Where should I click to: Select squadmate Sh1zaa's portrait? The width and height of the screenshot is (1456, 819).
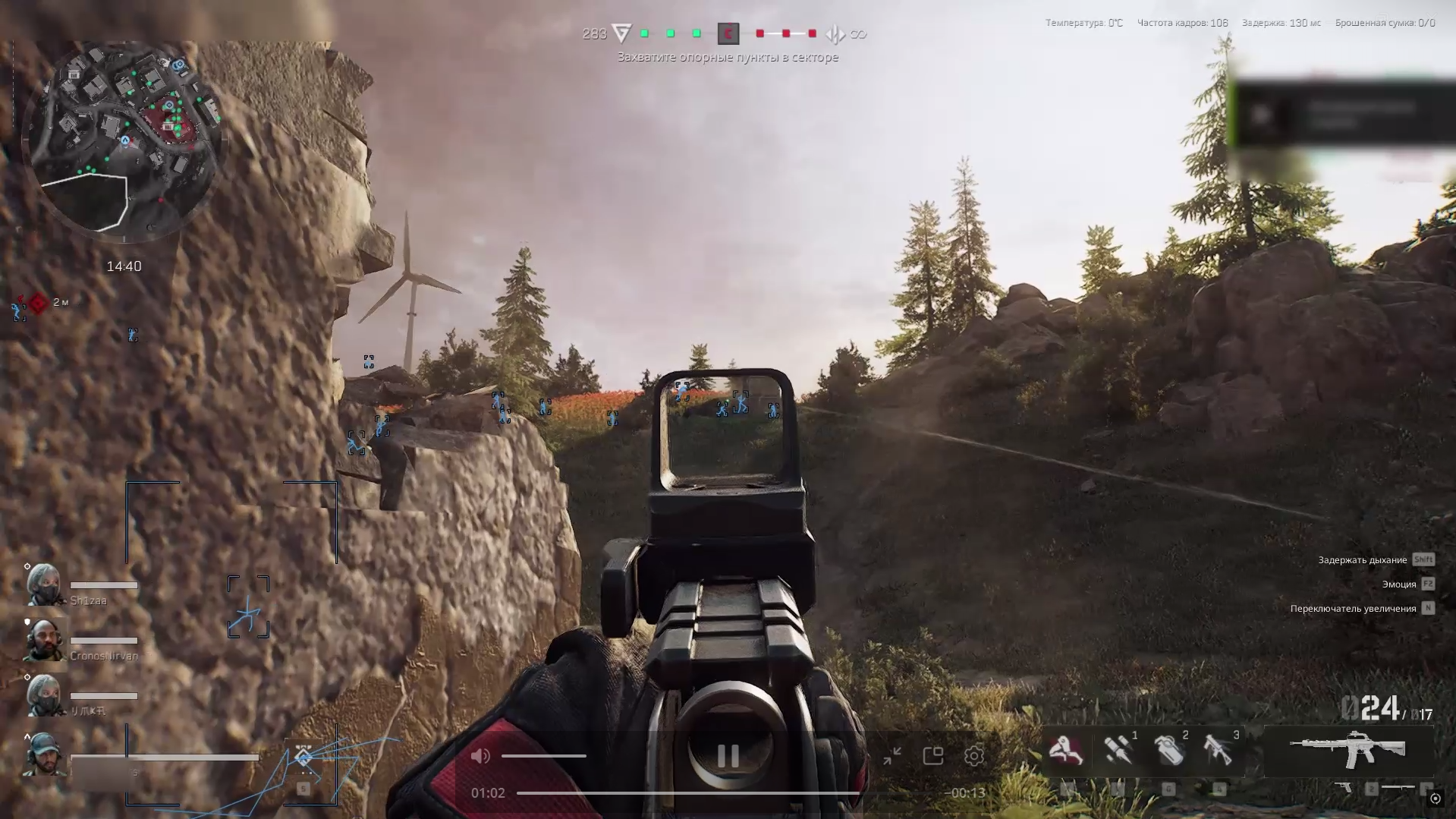[x=44, y=585]
